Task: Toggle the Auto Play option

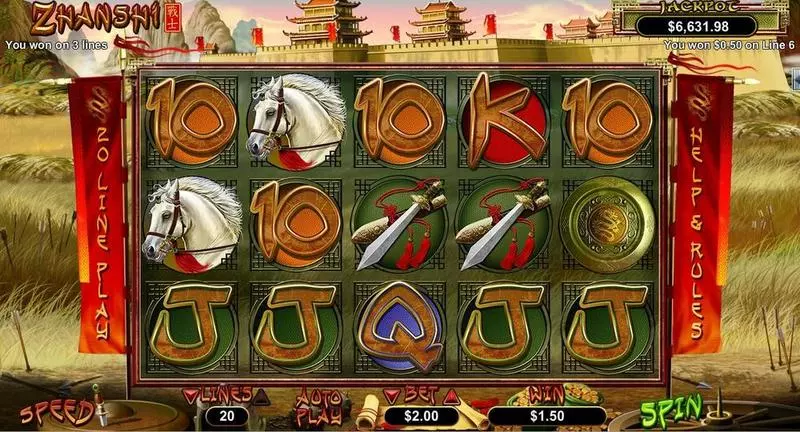Action: (x=320, y=406)
